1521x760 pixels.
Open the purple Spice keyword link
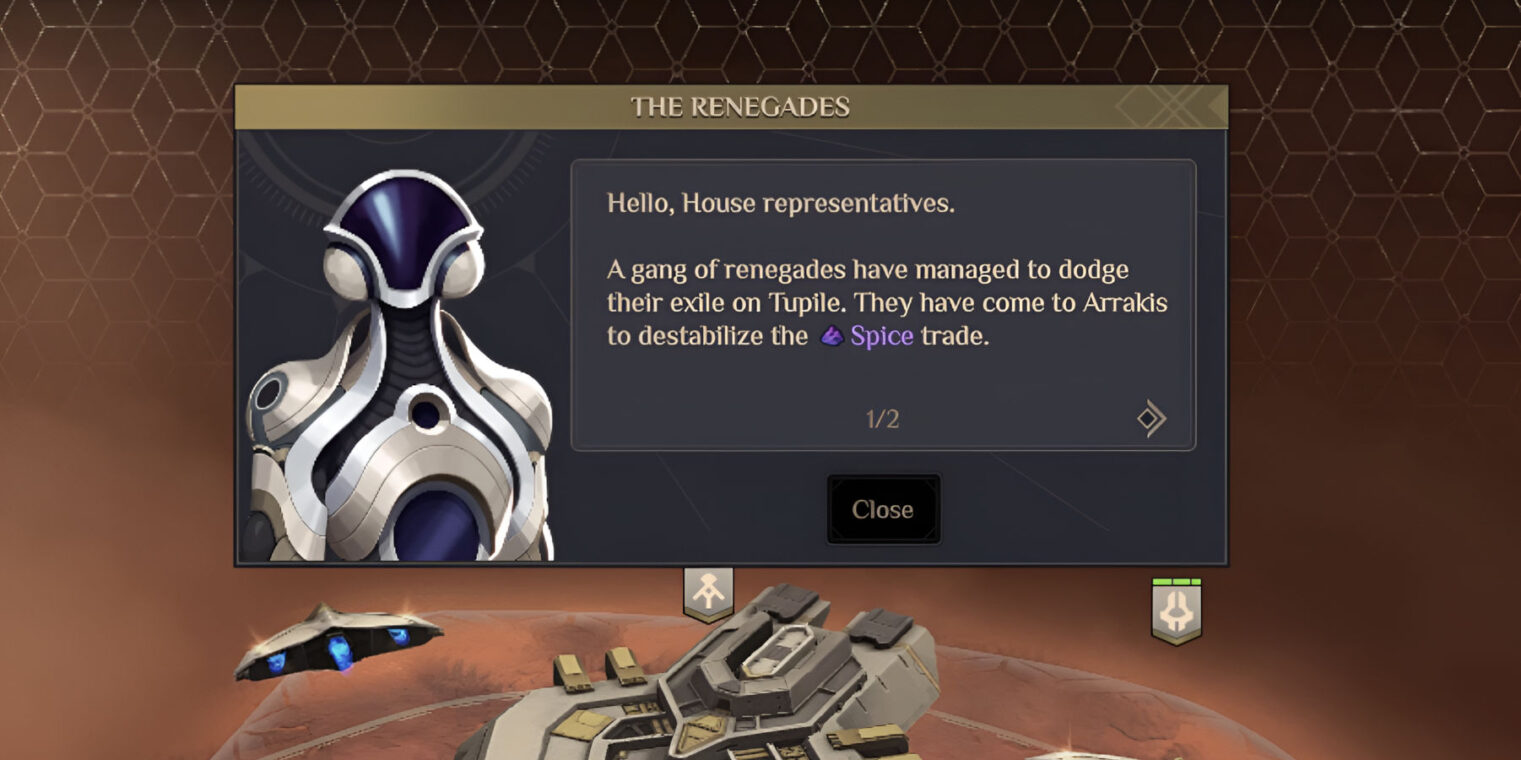coord(881,336)
